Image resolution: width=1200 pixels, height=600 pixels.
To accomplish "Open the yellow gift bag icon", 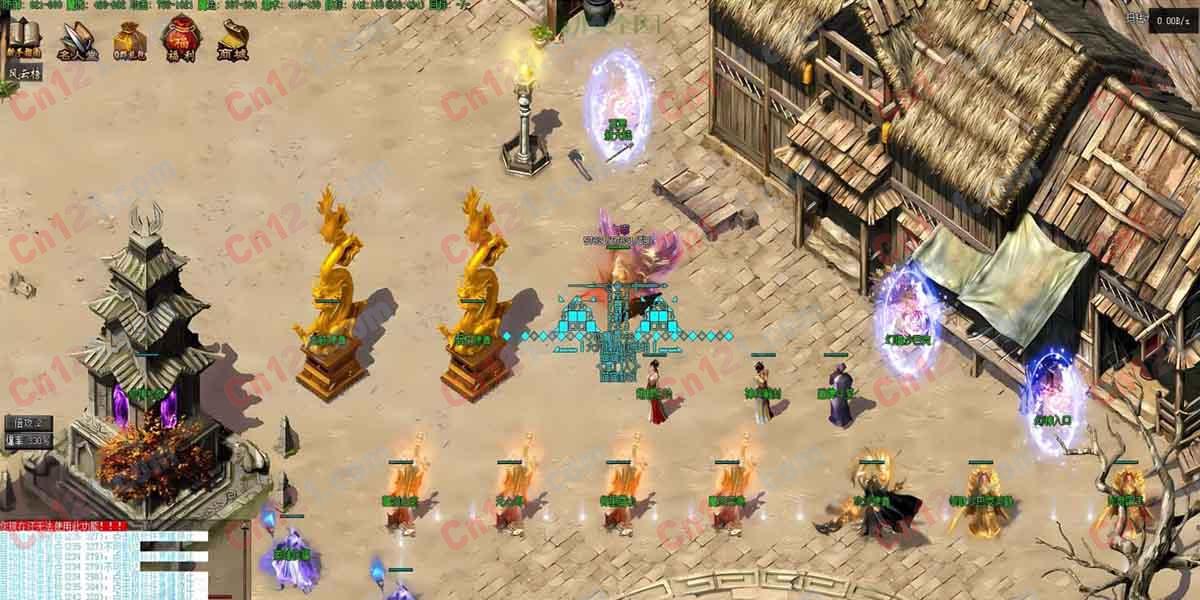I will click(x=128, y=41).
